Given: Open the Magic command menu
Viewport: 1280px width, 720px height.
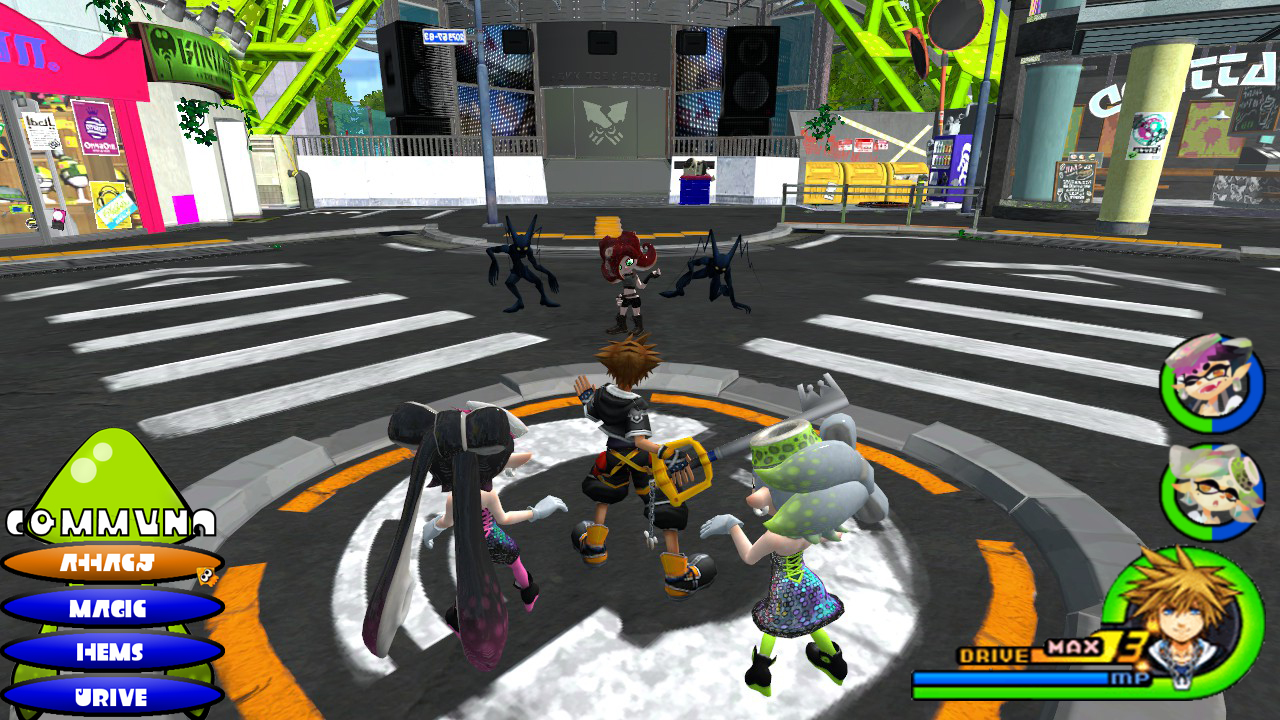Looking at the screenshot, I should pyautogui.click(x=110, y=608).
